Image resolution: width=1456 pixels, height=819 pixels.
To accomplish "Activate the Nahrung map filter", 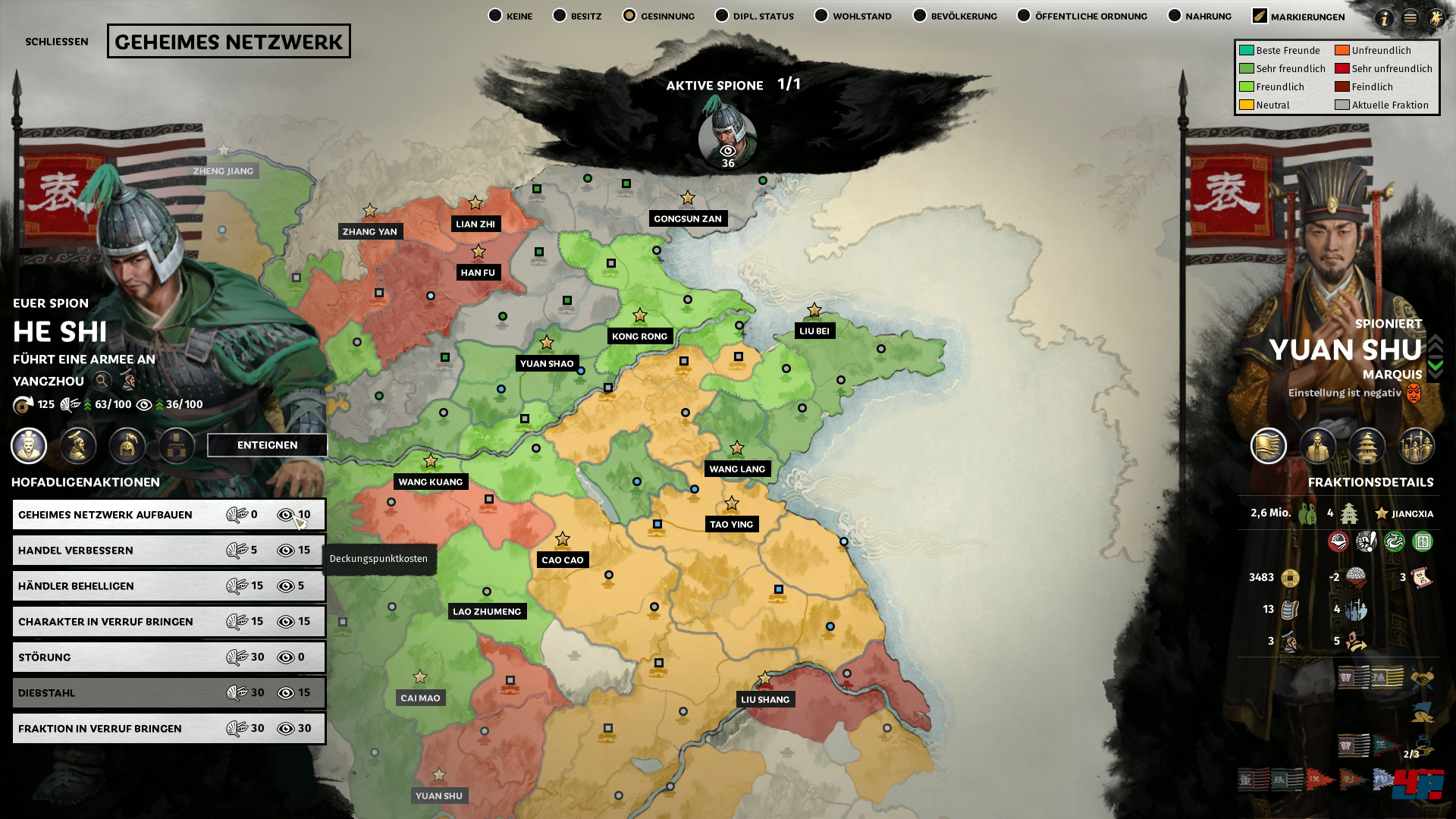I will pos(1175,14).
